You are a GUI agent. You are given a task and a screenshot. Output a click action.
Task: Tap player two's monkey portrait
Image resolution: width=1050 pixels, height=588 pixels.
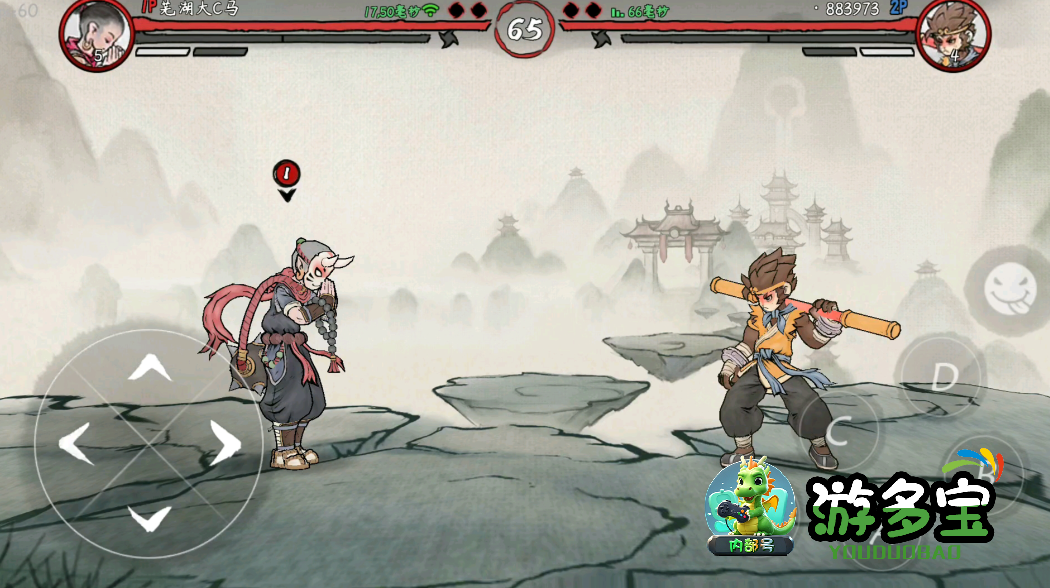(x=953, y=34)
